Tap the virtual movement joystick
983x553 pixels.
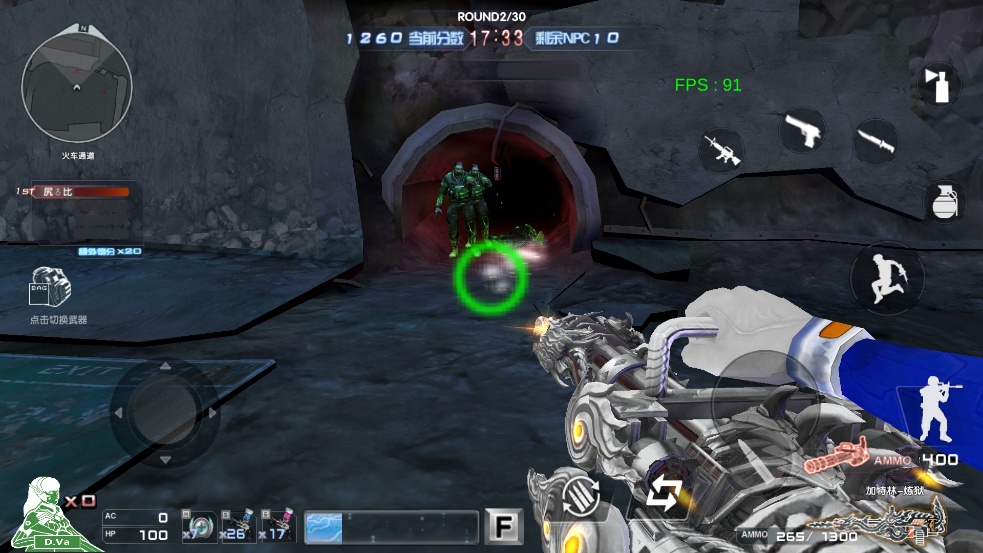163,410
